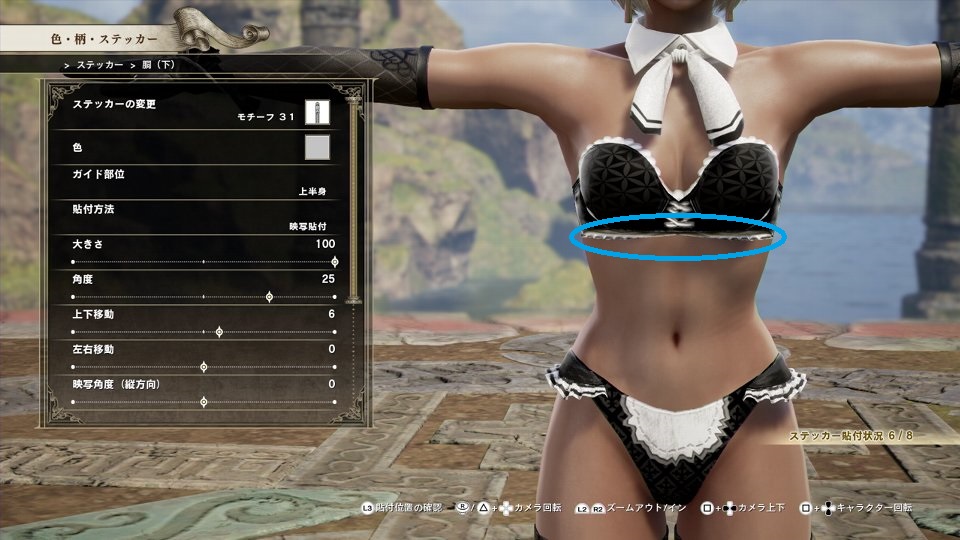Screen dimensions: 960x540
Task: Click the 左右移動 slider handle
Action: click(x=204, y=367)
